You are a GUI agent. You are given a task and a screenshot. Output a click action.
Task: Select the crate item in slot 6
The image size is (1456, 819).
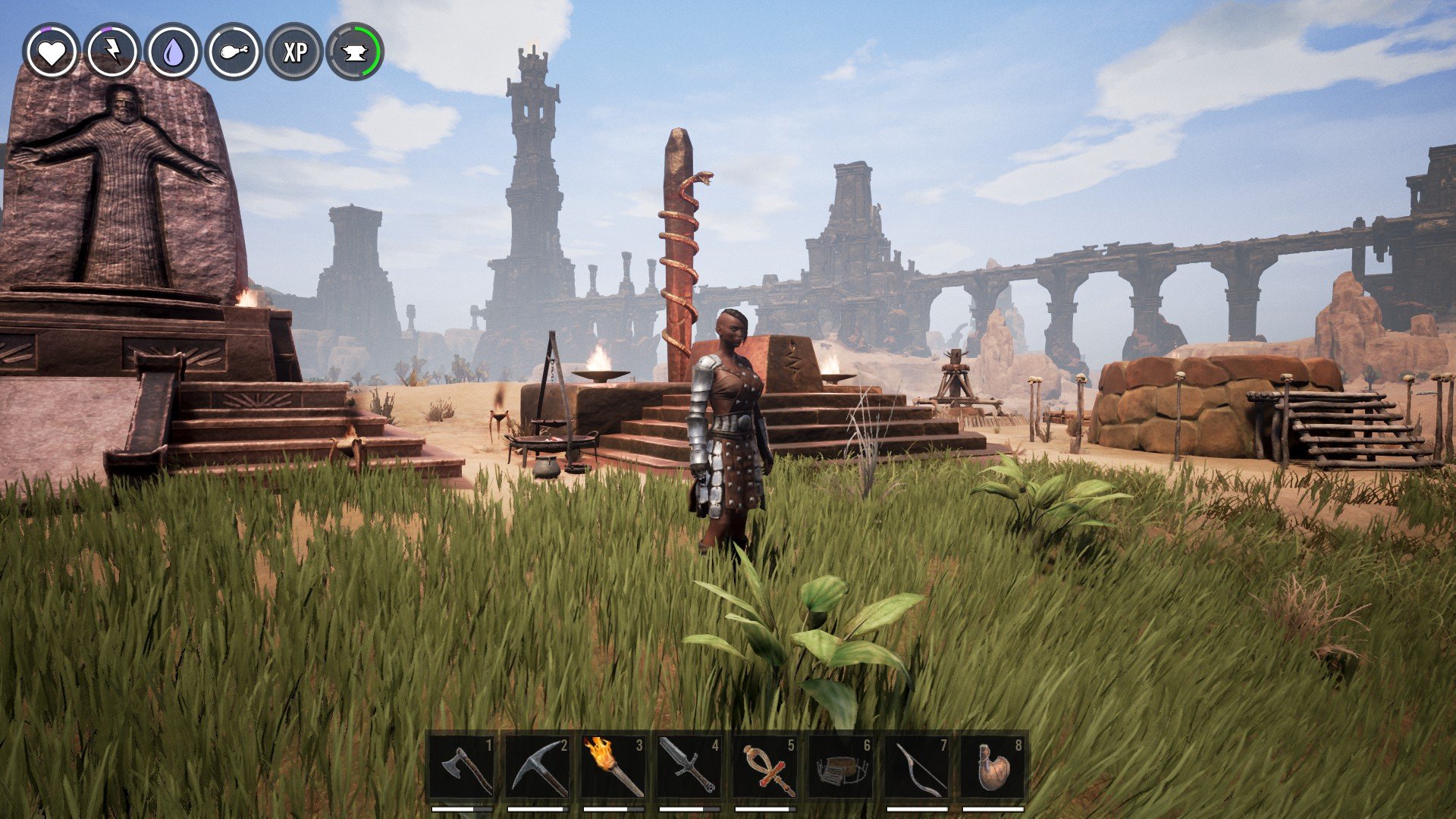842,767
